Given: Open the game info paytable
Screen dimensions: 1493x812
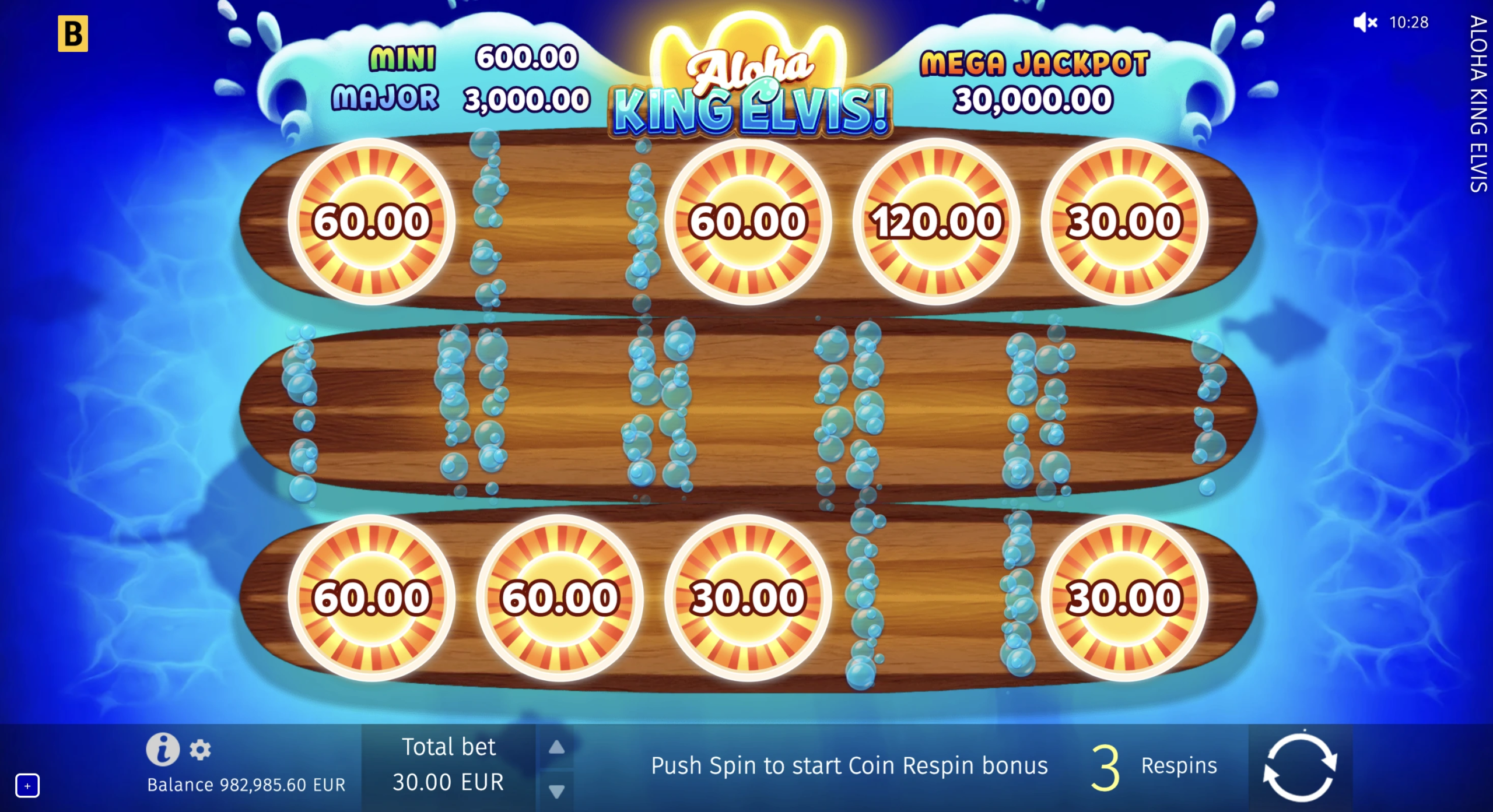Looking at the screenshot, I should point(163,749).
